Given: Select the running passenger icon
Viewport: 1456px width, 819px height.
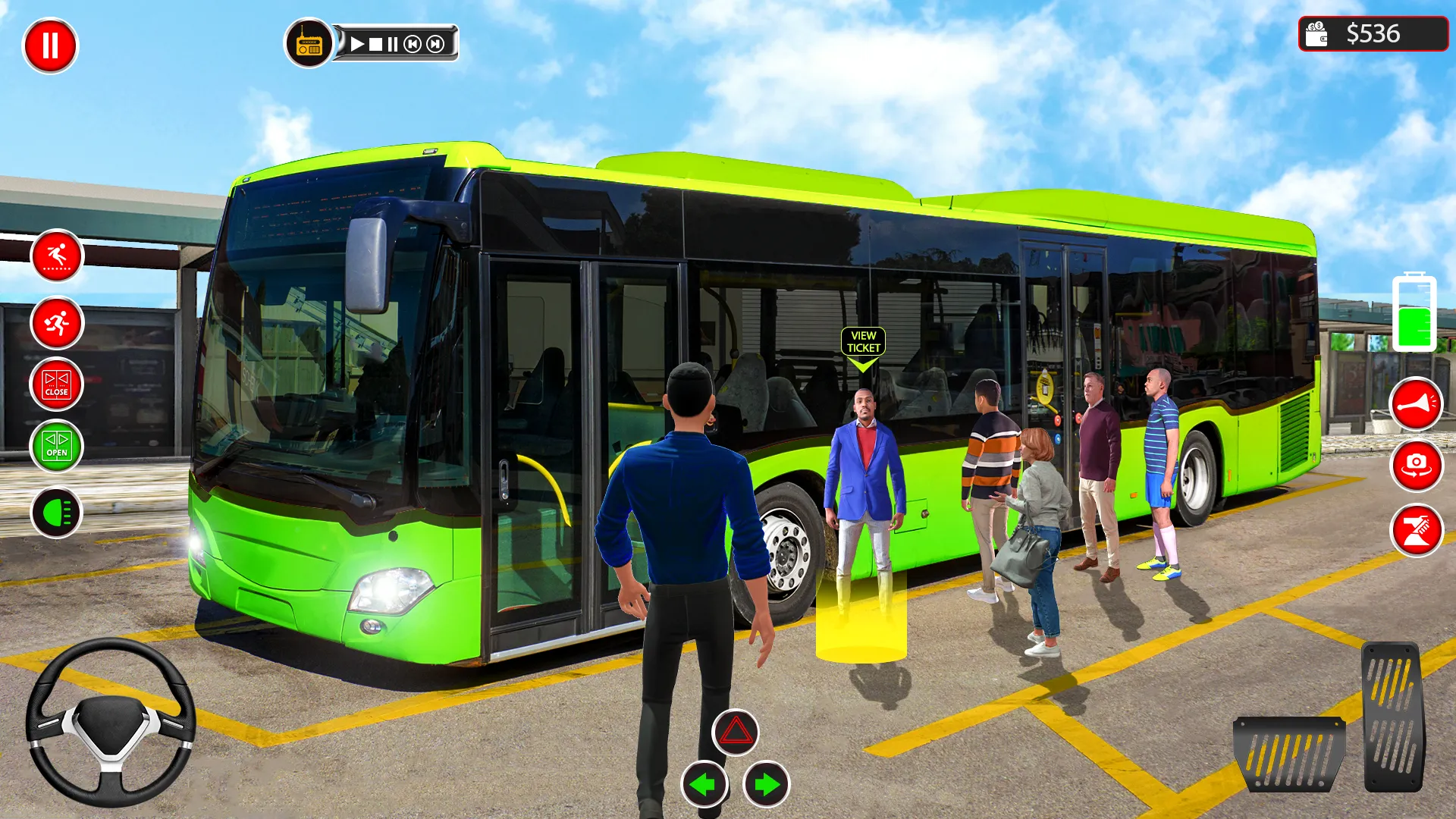Looking at the screenshot, I should 56,323.
